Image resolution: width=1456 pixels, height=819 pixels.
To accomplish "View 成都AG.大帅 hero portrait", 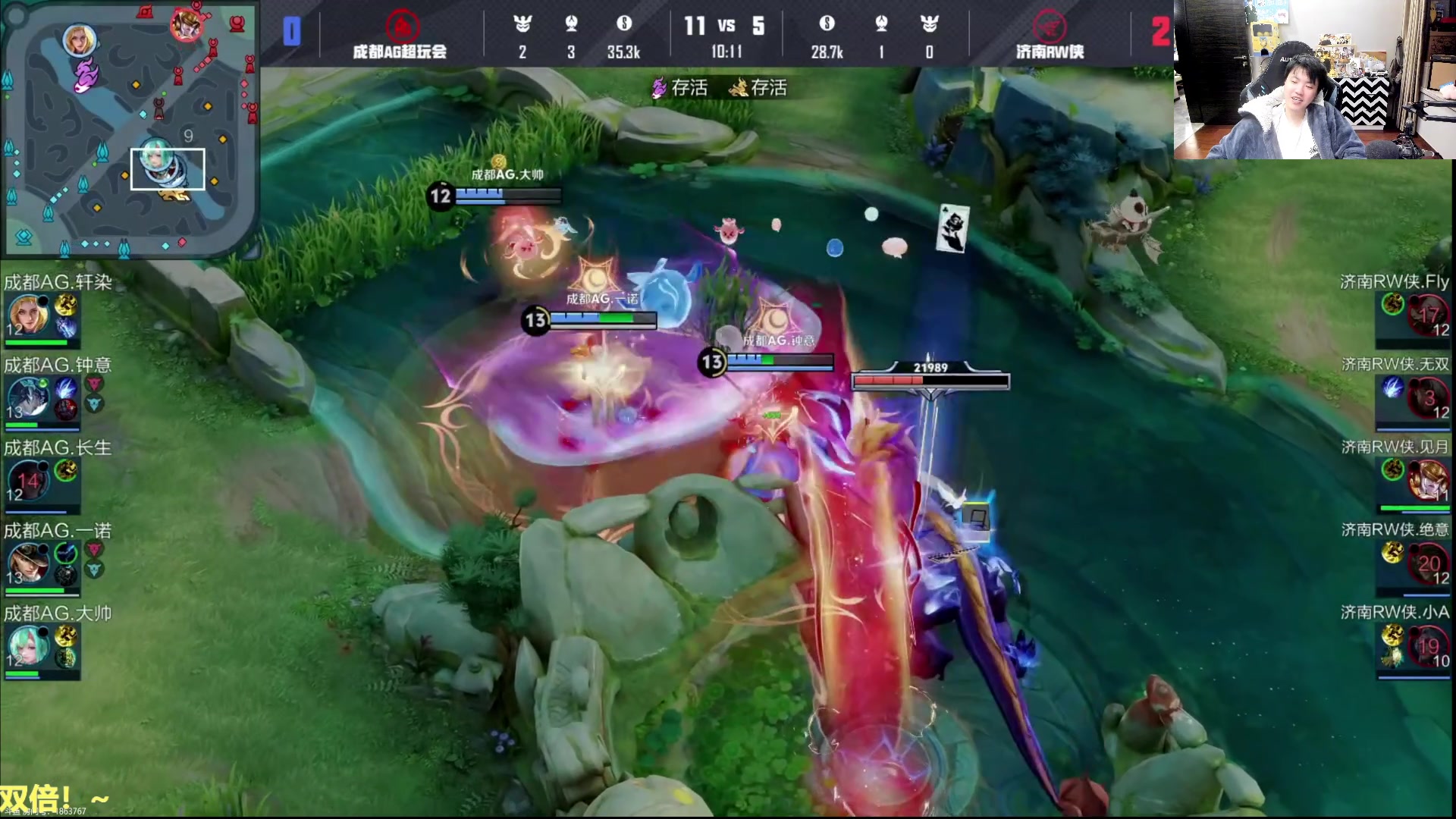I will 28,645.
